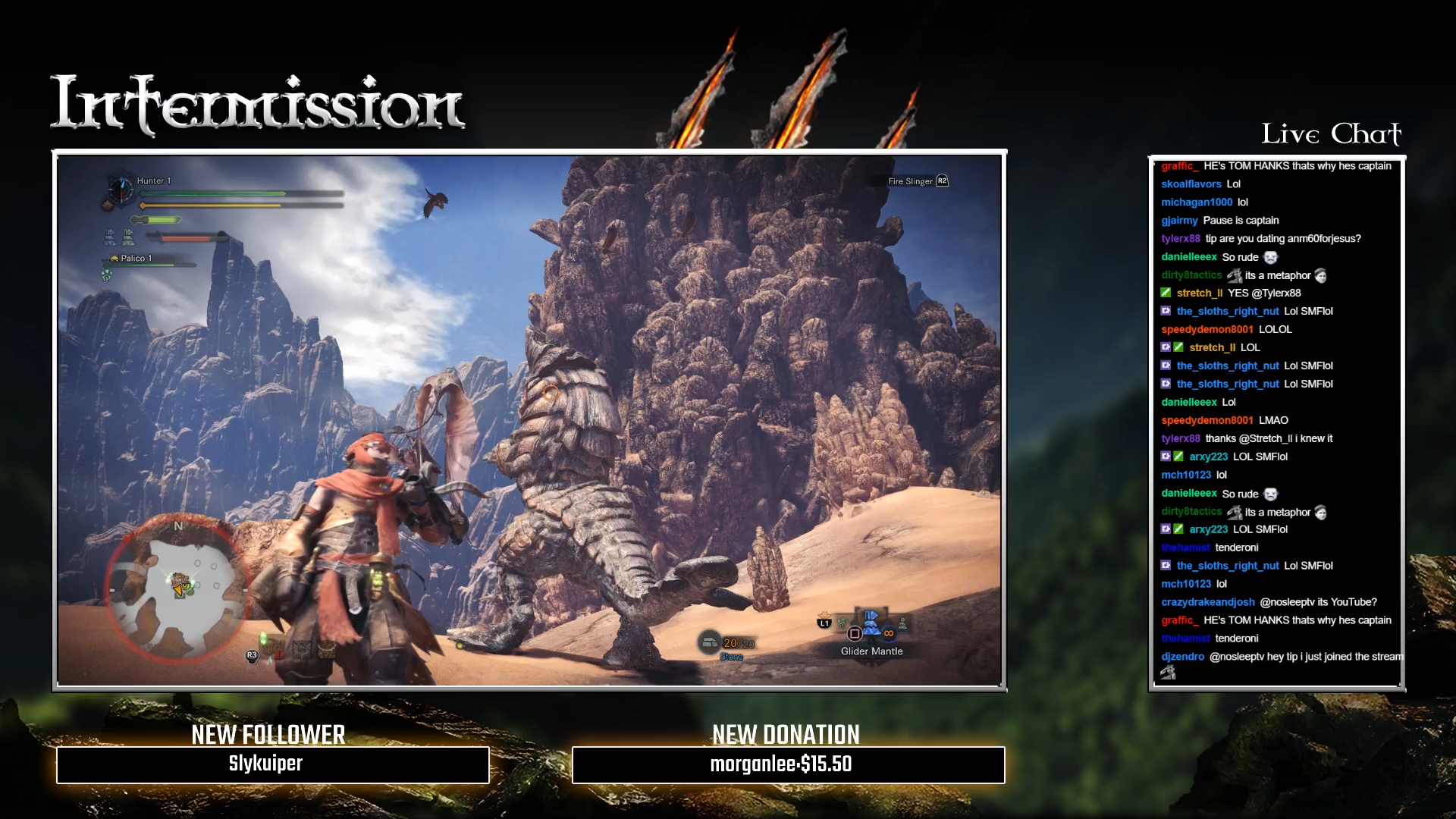
Task: Open the New Follower Slykuiper box
Action: pyautogui.click(x=272, y=764)
